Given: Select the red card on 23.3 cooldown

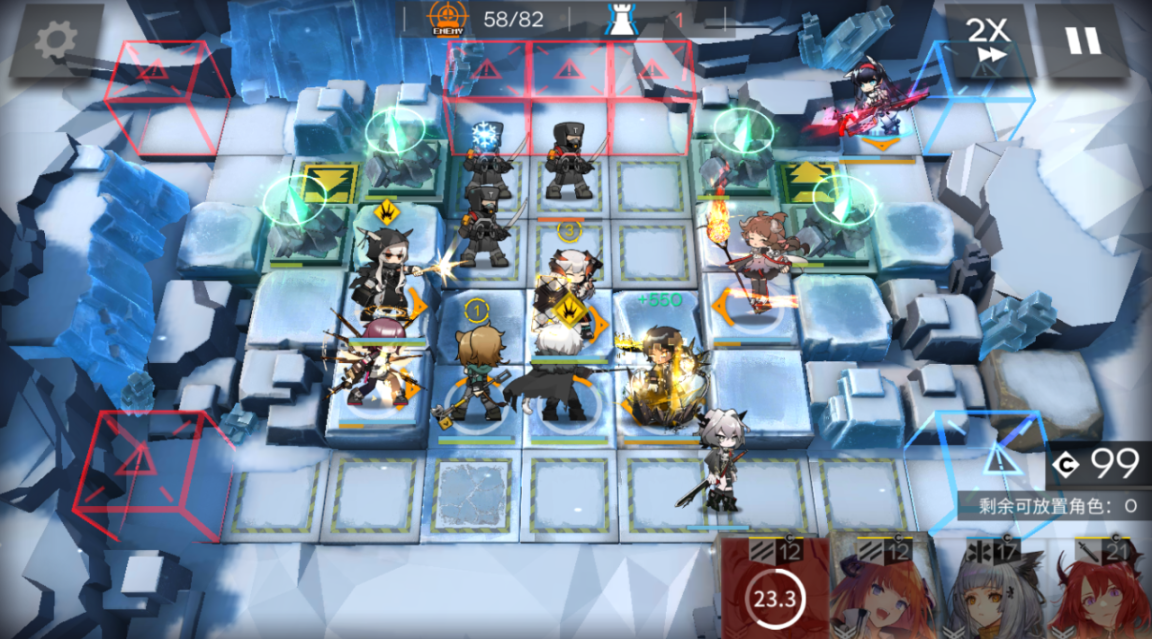Looking at the screenshot, I should (x=773, y=591).
